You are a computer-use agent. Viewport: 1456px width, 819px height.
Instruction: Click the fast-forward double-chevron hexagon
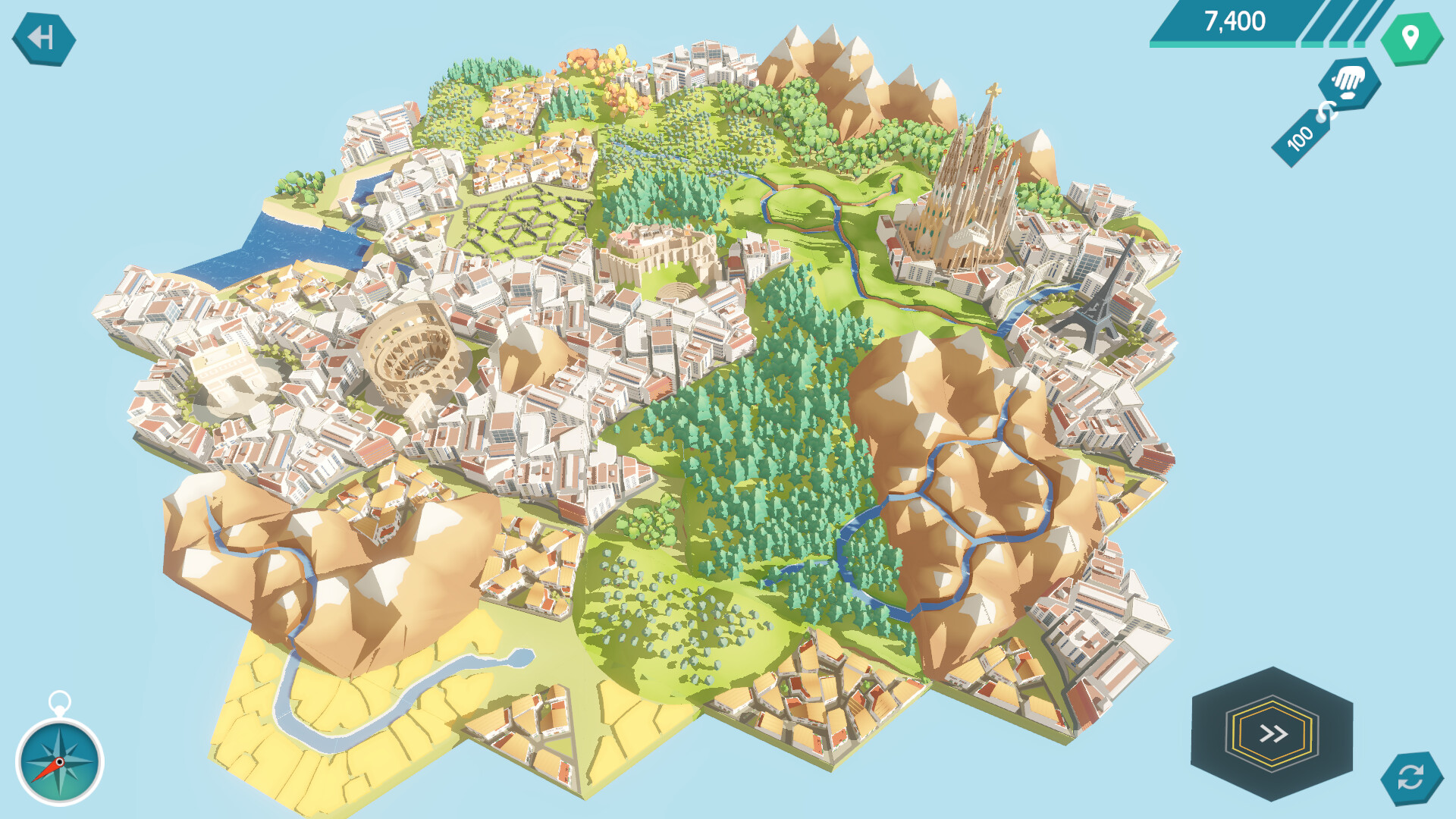(x=1272, y=733)
